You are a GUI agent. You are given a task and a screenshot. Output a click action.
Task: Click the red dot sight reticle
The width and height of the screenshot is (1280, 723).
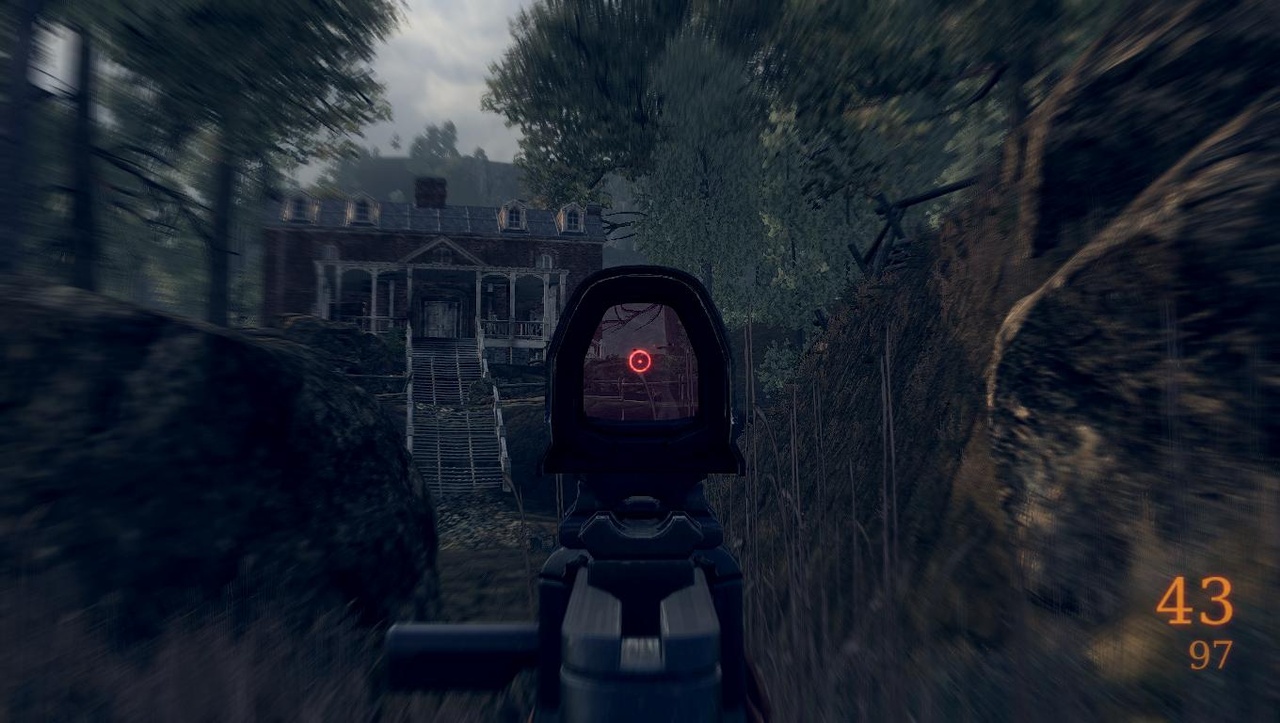click(x=640, y=360)
